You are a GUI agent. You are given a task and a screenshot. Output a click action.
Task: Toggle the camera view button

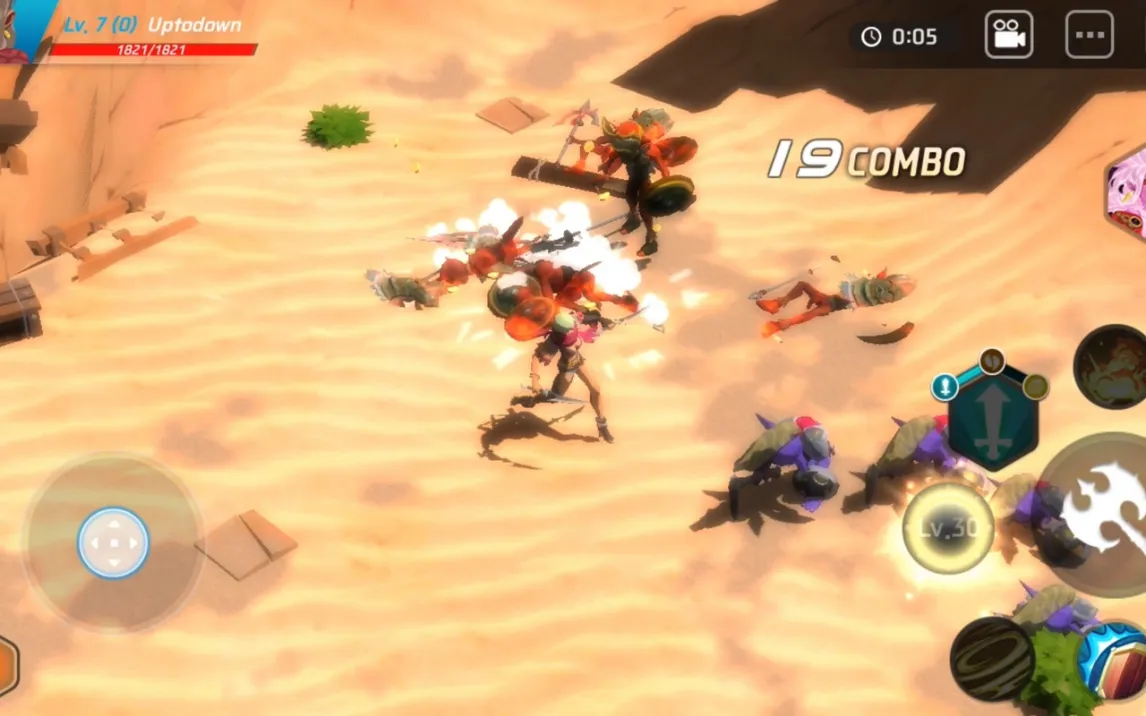pos(1008,35)
